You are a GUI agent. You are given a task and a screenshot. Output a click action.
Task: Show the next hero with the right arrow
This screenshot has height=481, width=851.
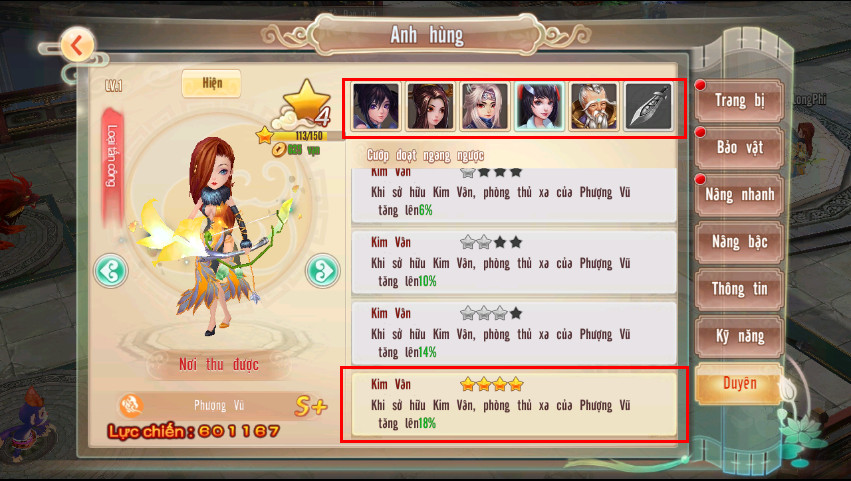coord(321,270)
